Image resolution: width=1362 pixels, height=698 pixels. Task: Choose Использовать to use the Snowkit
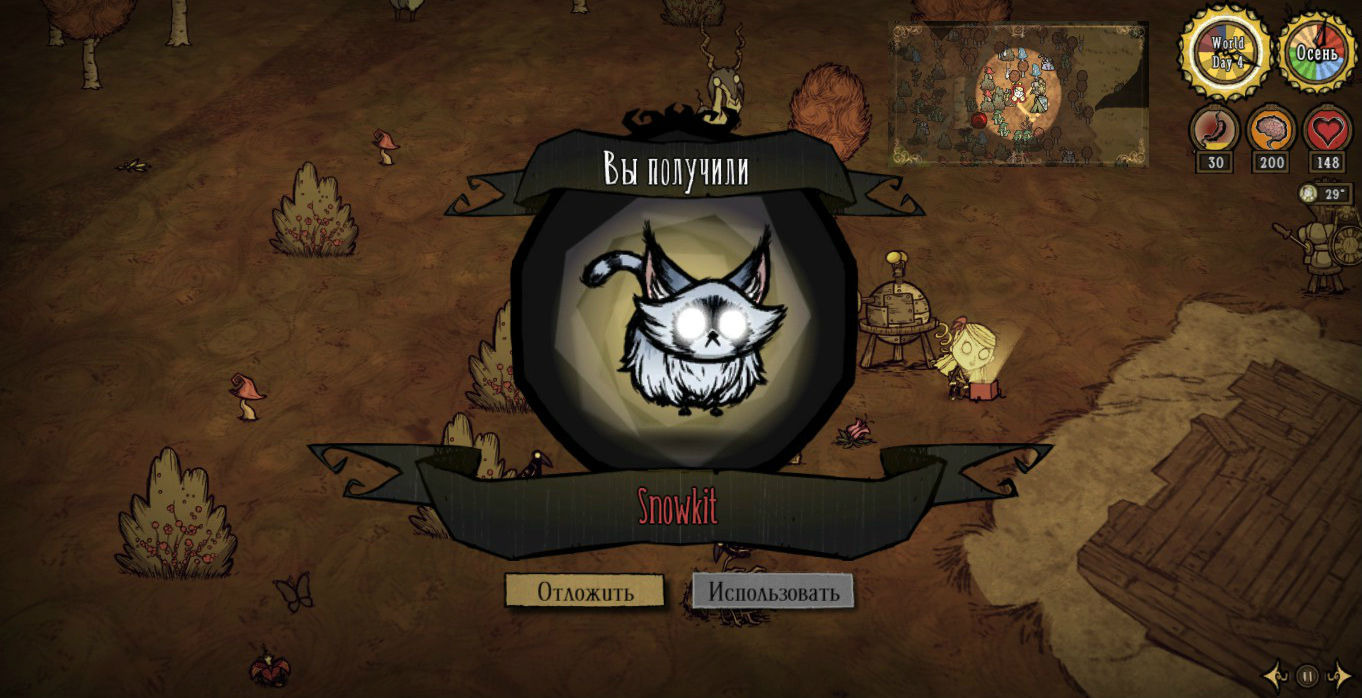(x=773, y=591)
